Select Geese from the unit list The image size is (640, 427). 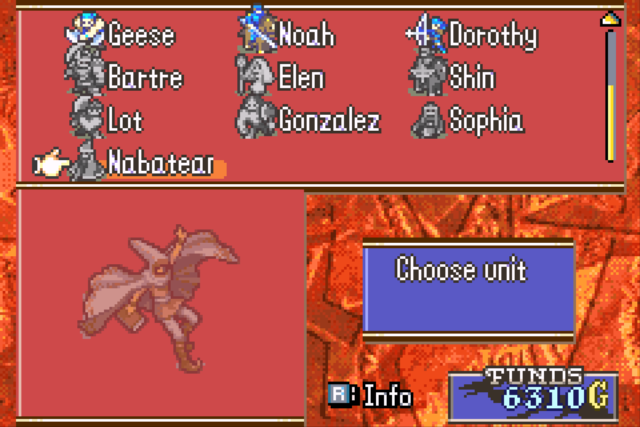click(x=140, y=36)
